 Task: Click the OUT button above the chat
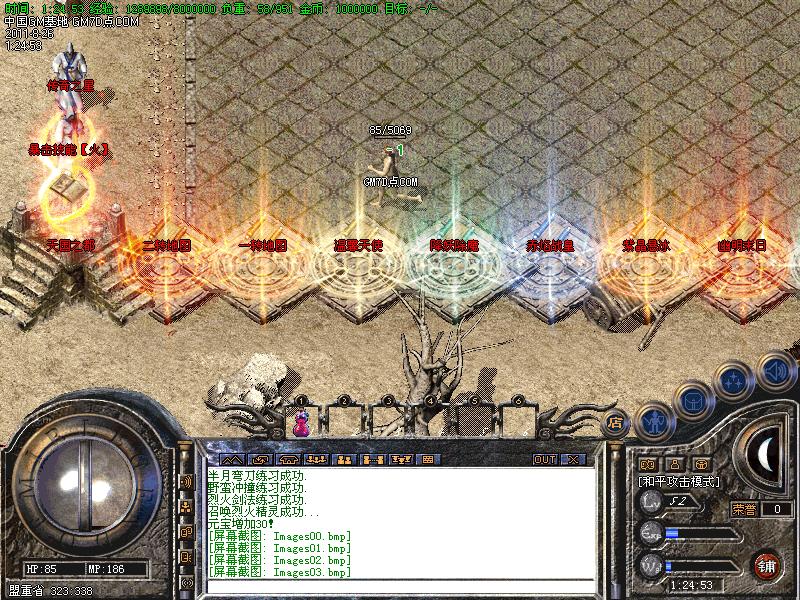[545, 460]
